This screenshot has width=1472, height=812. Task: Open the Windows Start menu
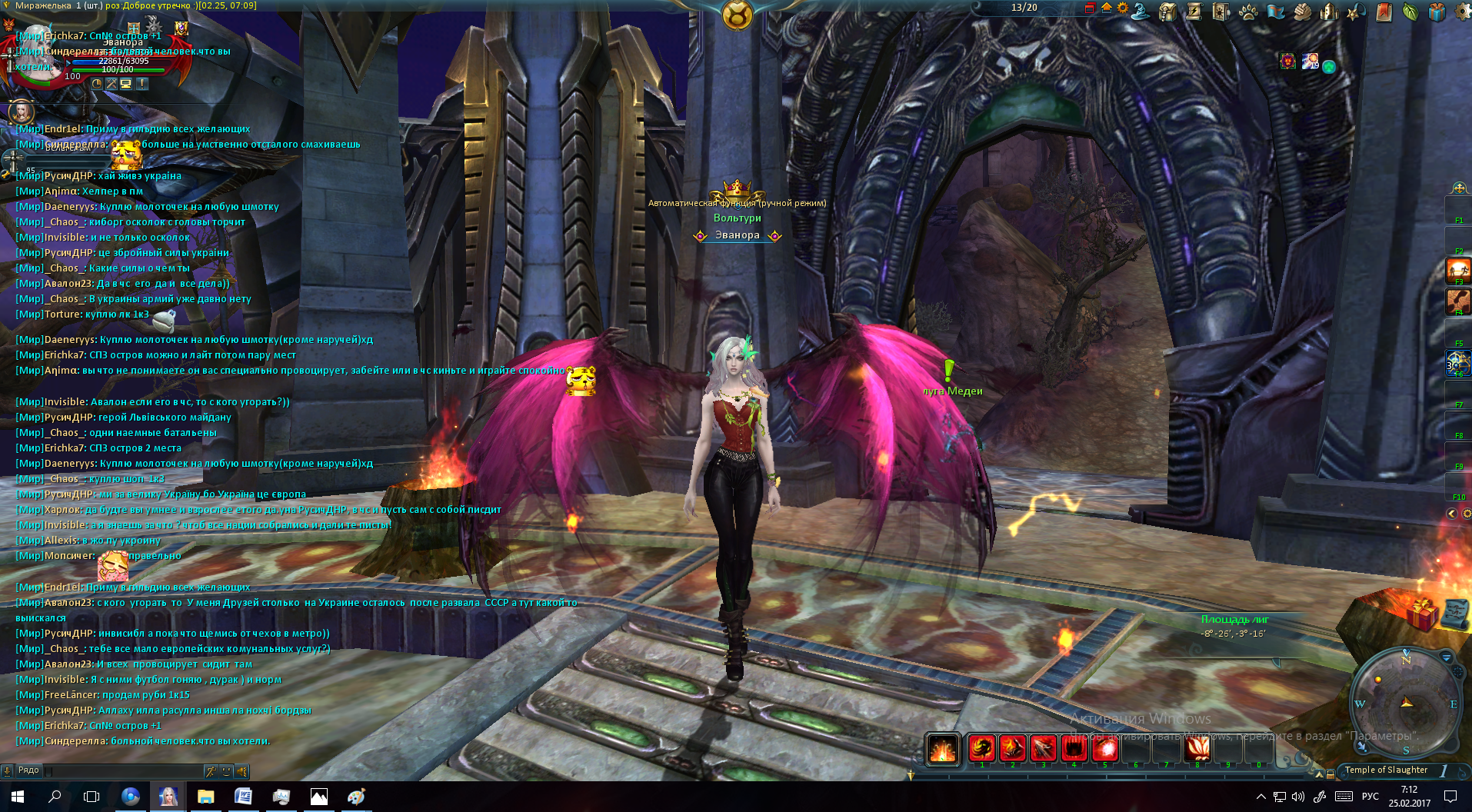click(18, 797)
